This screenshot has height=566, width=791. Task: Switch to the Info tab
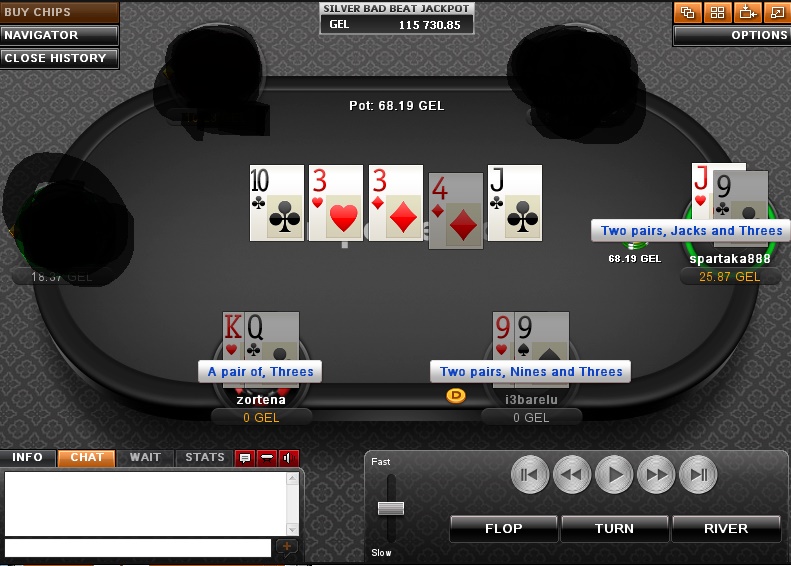tap(28, 457)
